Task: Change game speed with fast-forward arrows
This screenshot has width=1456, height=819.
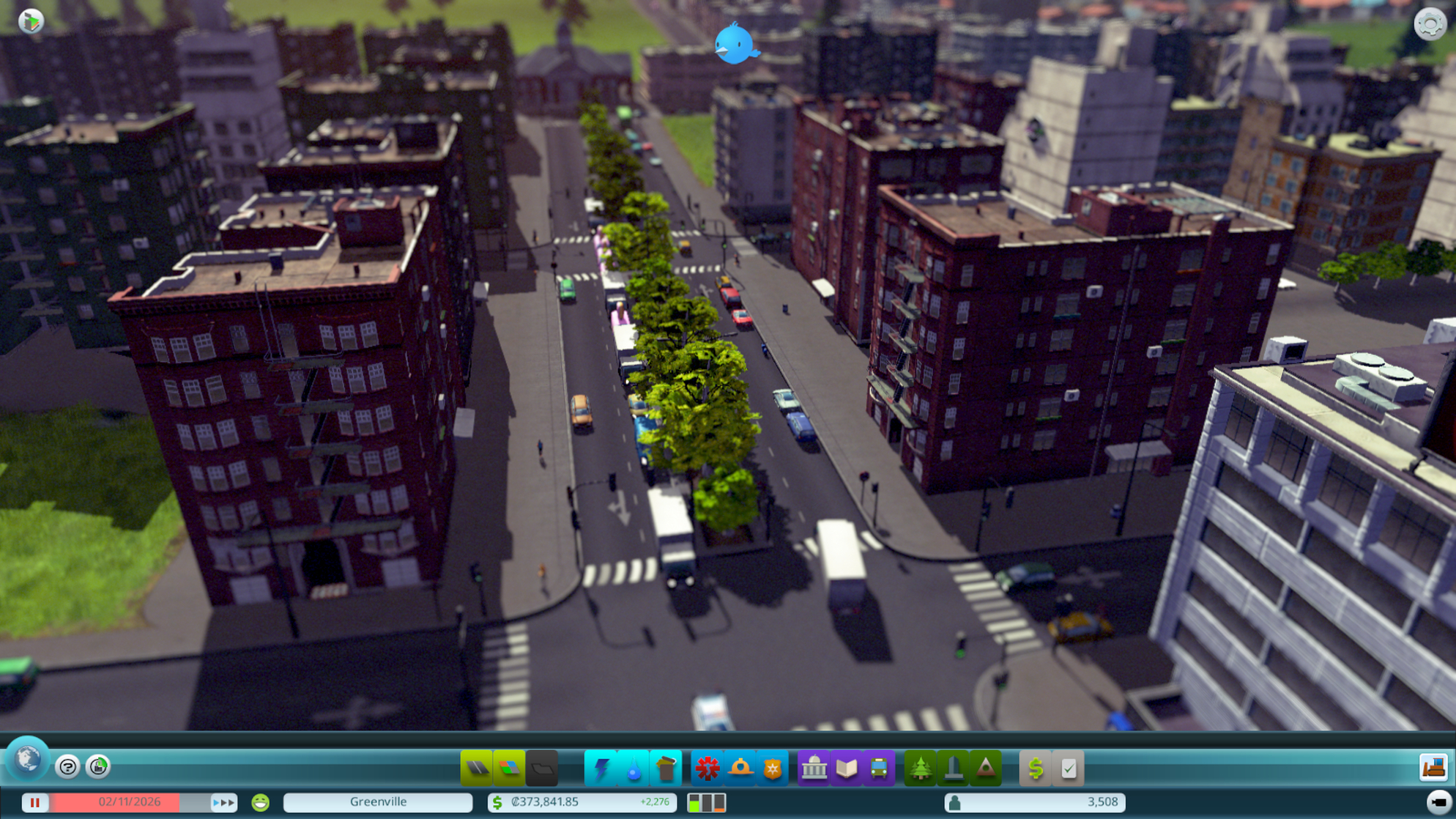Action: click(x=223, y=803)
